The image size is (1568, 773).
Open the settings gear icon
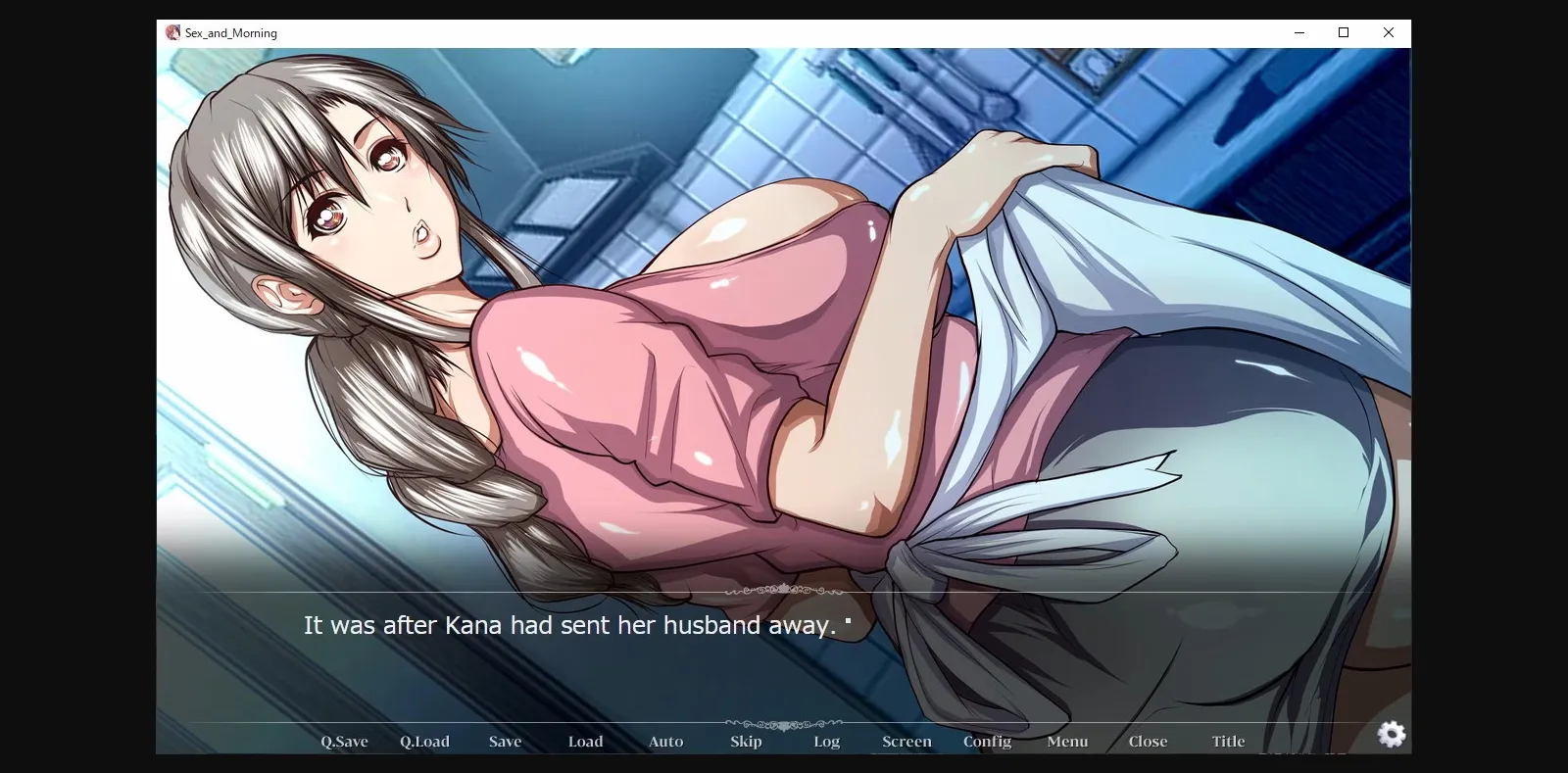(x=1392, y=734)
